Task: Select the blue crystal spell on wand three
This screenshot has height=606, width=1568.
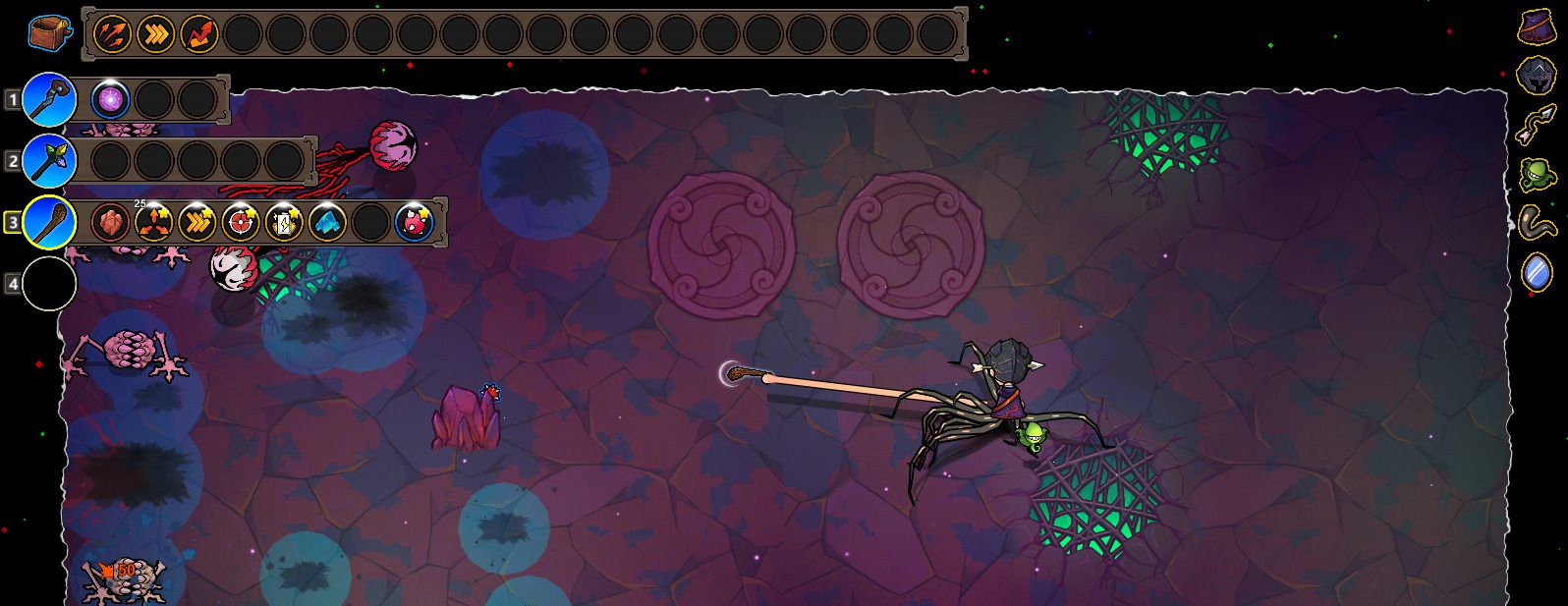Action: coord(327,222)
